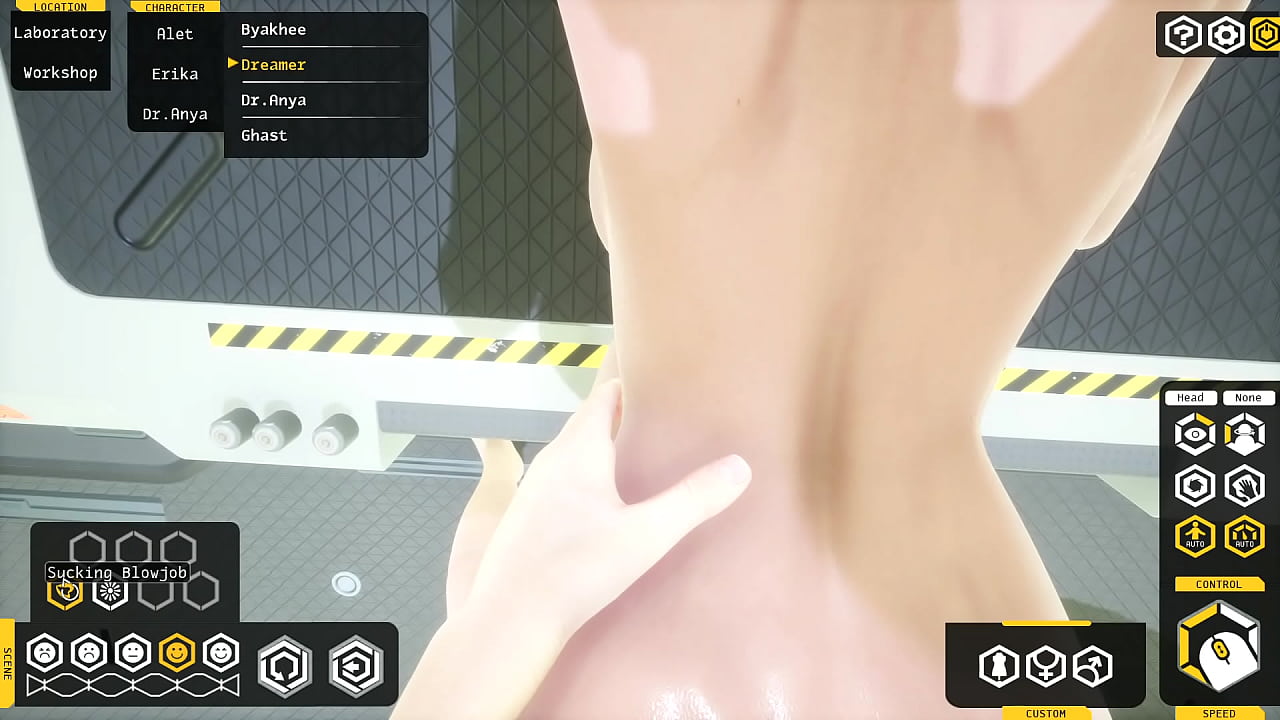Open the help question mark icon
The image size is (1280, 720).
click(x=1183, y=36)
